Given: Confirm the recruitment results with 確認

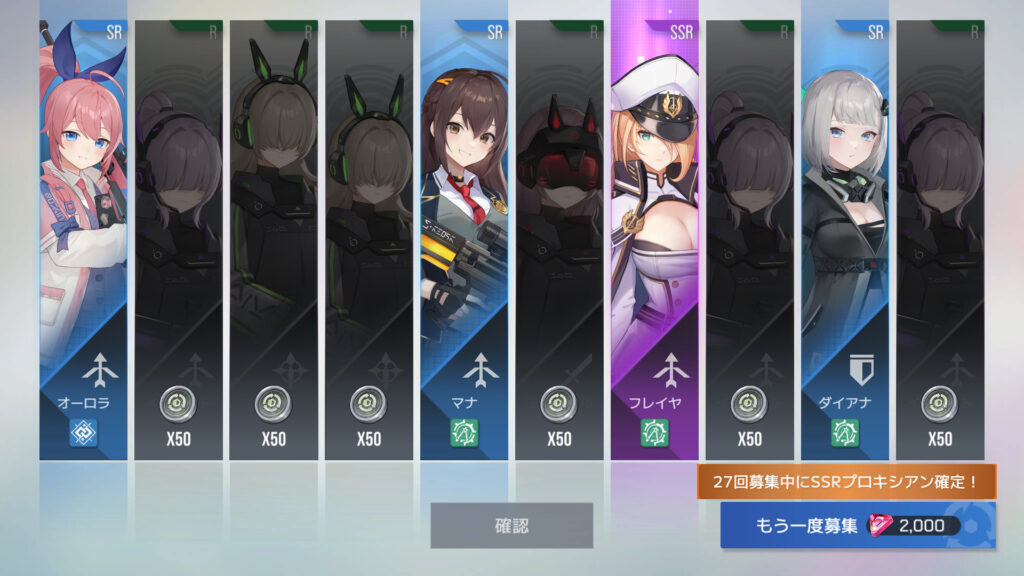Looking at the screenshot, I should (511, 525).
